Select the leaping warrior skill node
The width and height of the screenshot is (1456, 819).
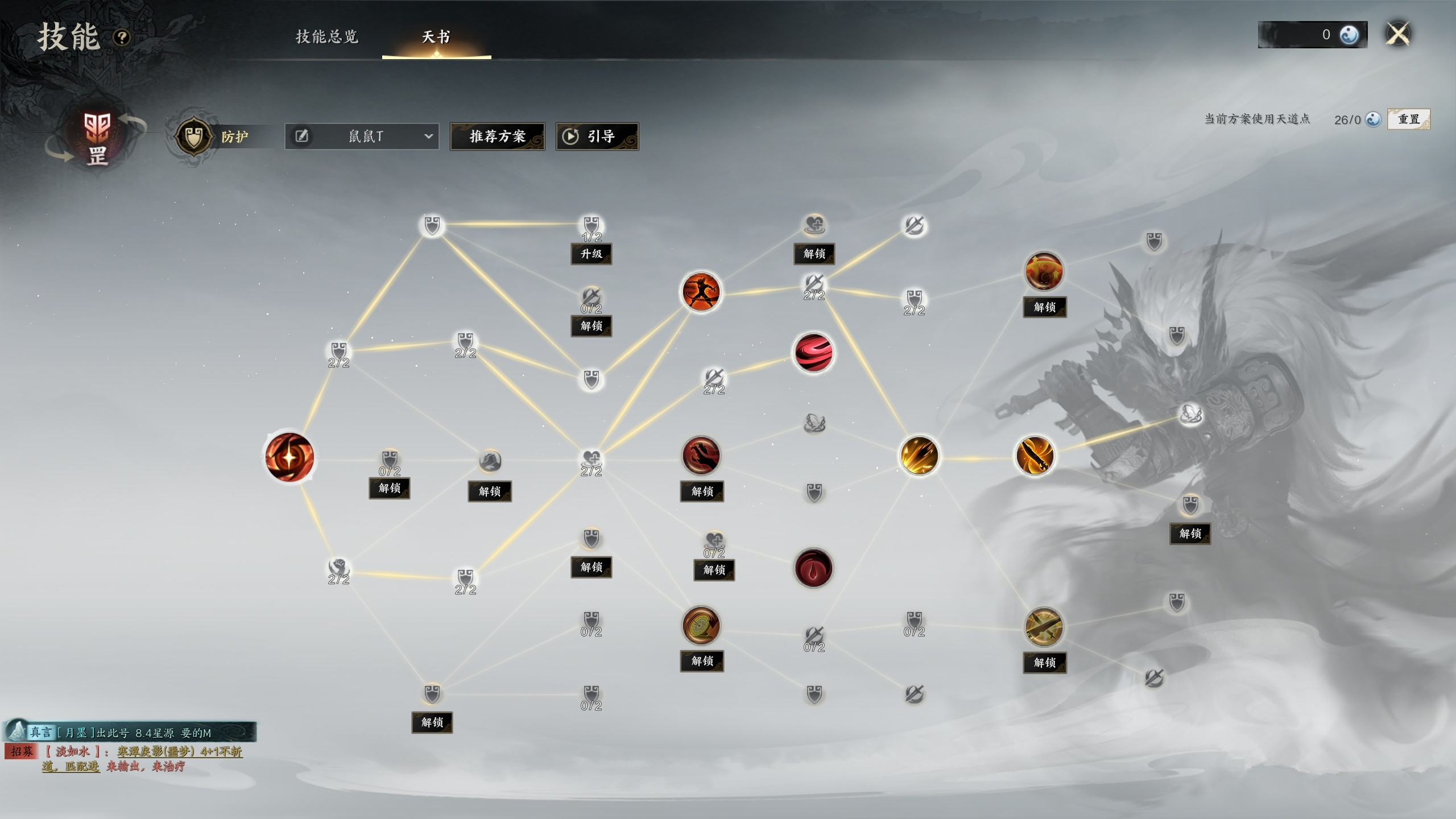(701, 292)
